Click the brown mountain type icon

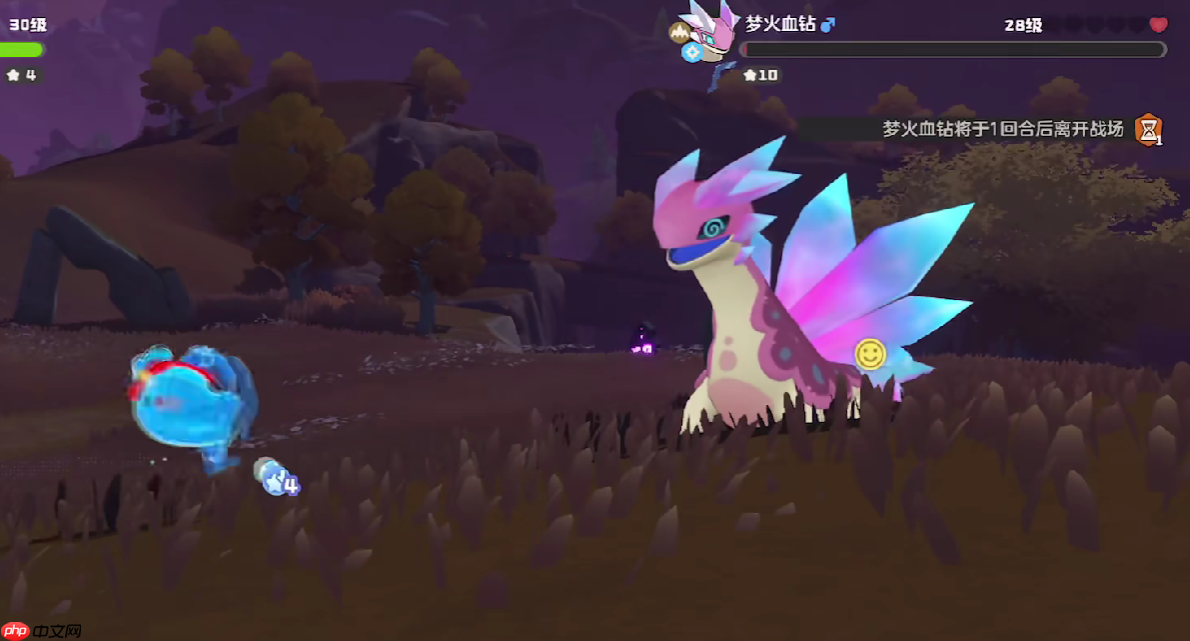677,33
